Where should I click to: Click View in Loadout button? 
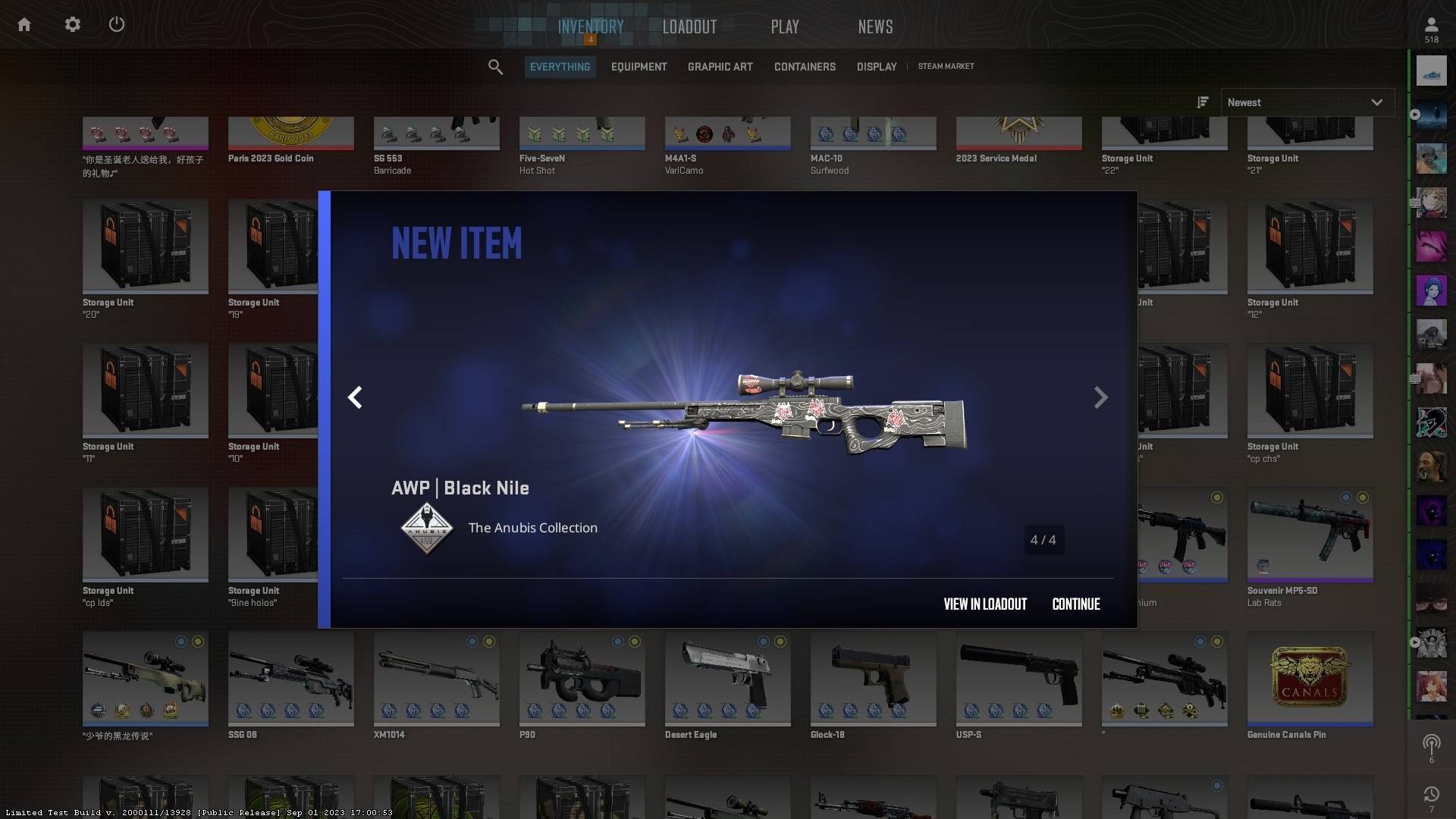(984, 604)
